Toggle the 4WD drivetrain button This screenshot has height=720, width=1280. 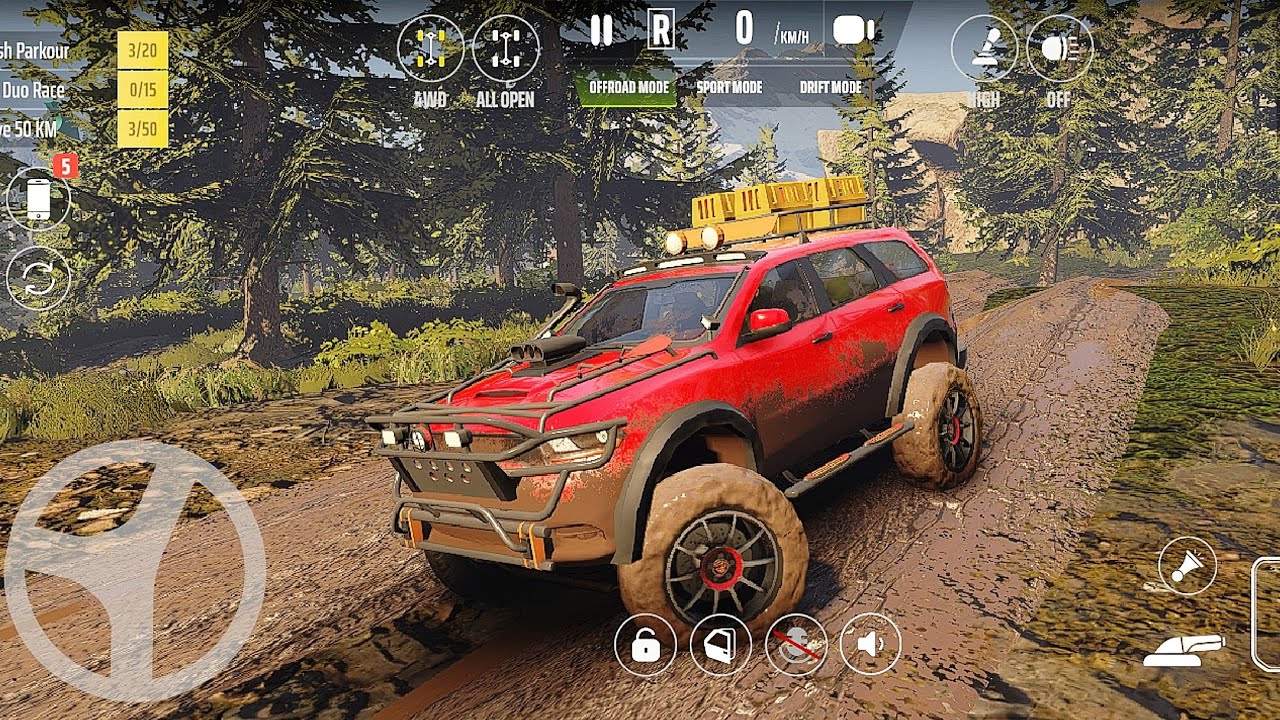coord(430,50)
